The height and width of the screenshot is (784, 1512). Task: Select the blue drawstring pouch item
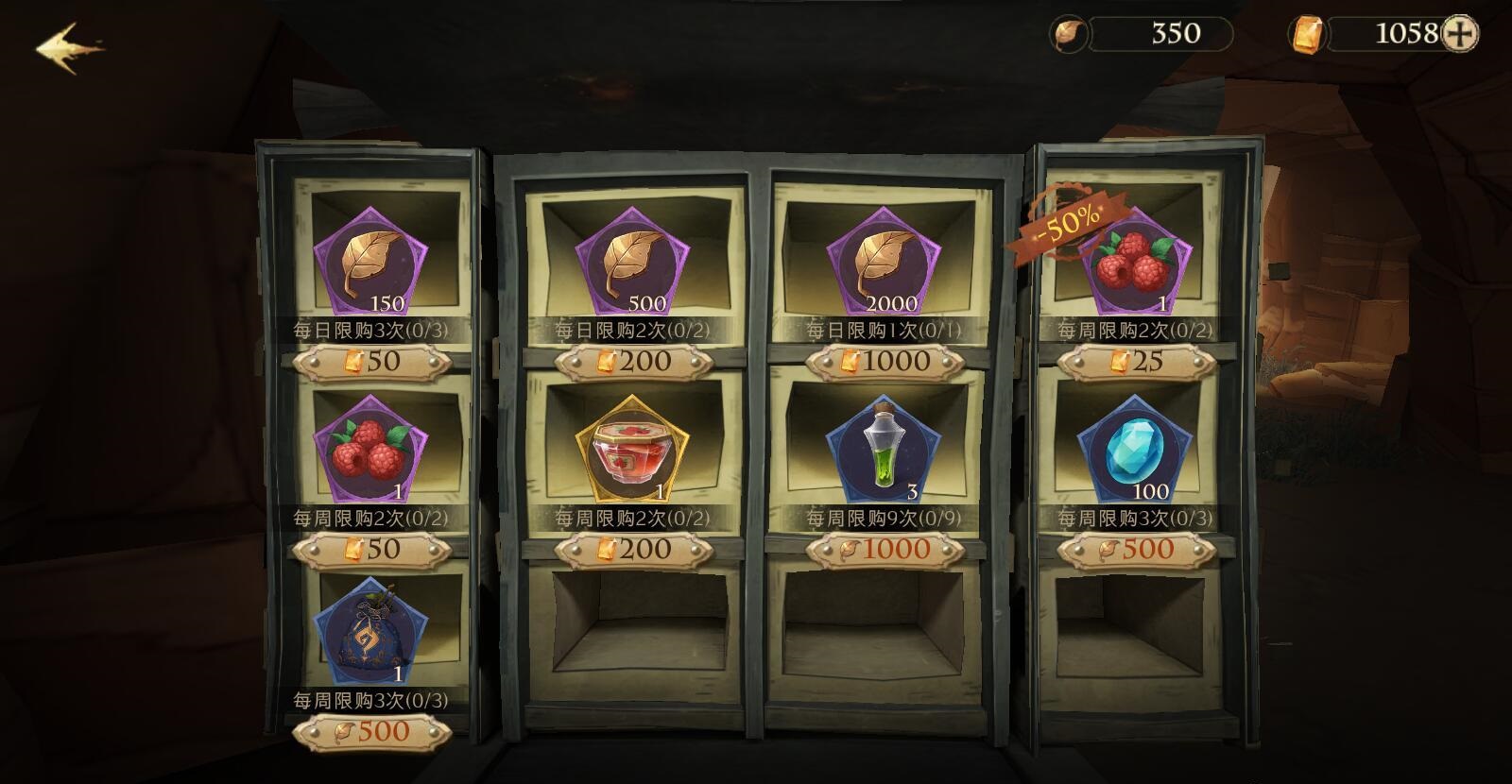coord(370,632)
